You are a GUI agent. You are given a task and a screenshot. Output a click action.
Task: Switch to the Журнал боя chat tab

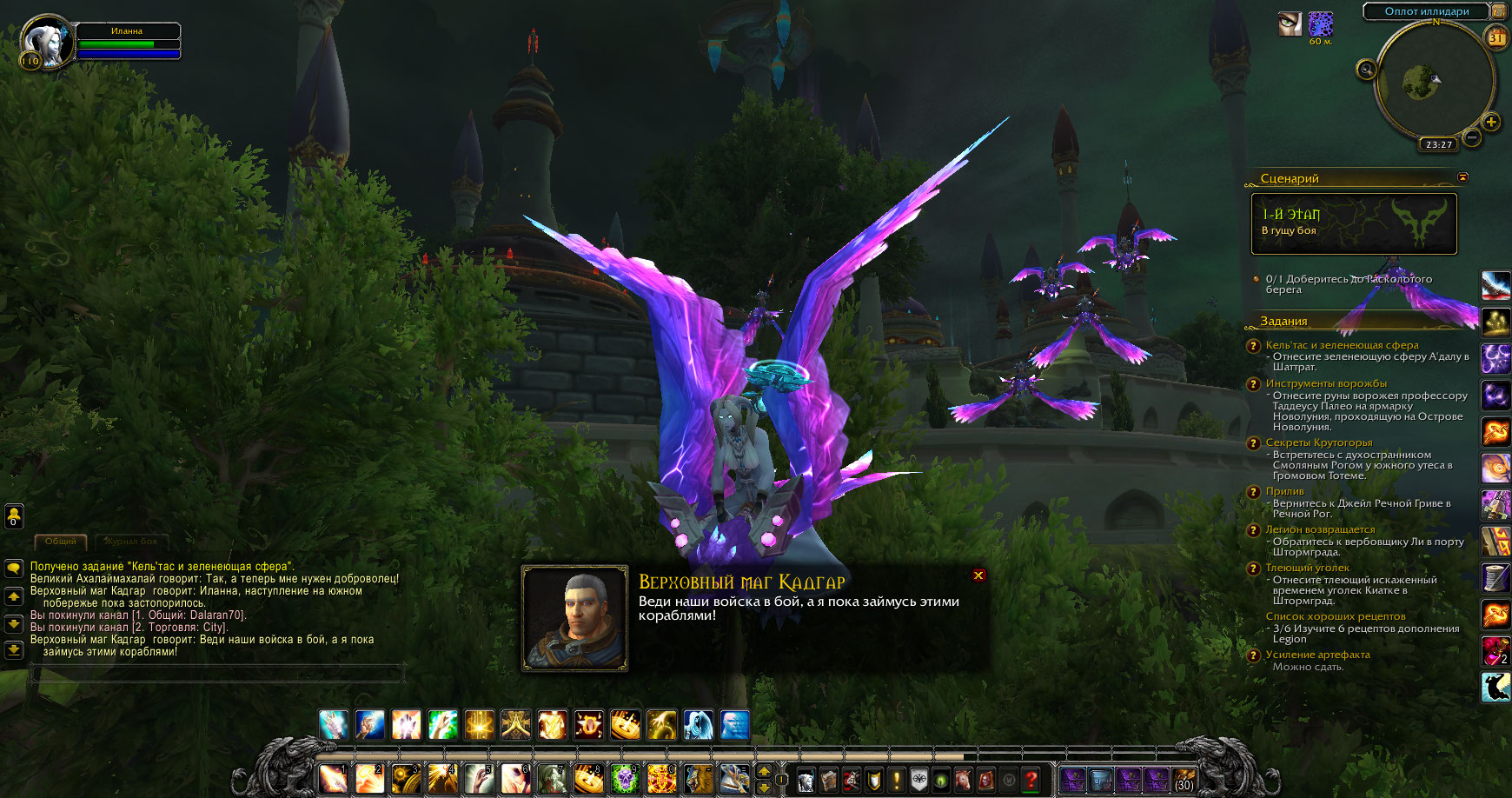point(132,542)
